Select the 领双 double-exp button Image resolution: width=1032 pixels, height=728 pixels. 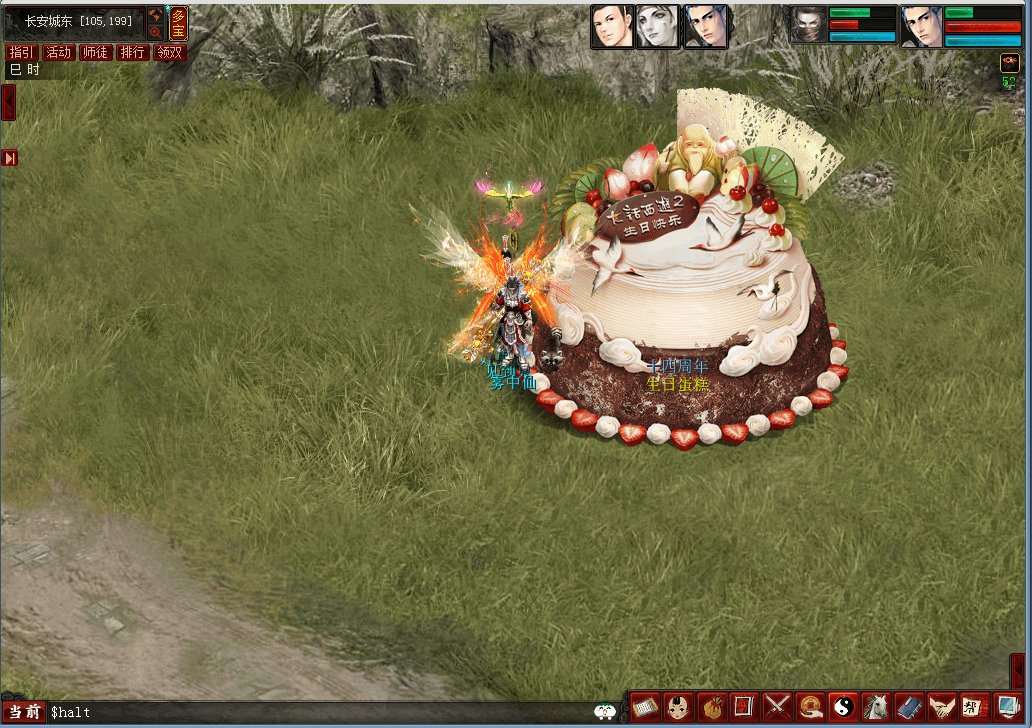point(170,52)
